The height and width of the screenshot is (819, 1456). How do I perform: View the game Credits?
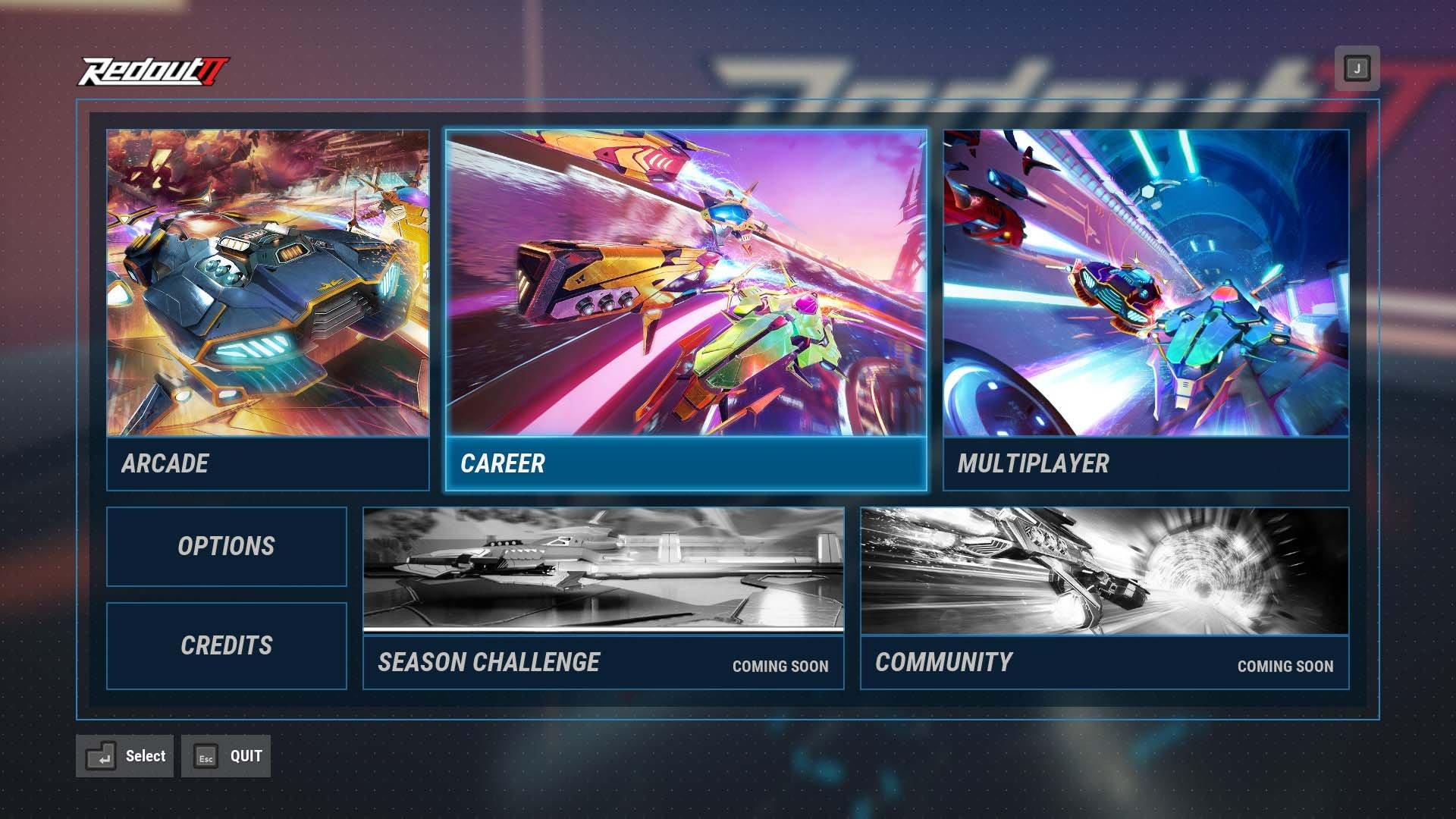[225, 646]
